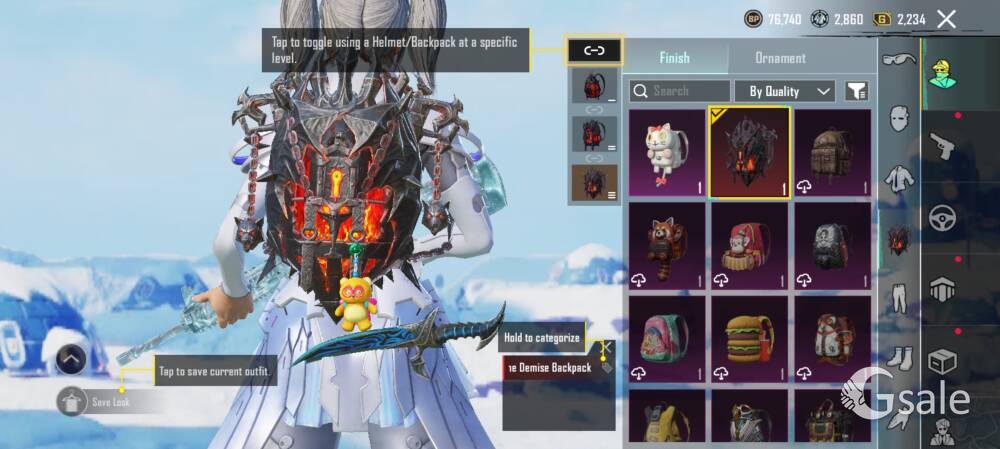Open the supply crate box section

942,361
